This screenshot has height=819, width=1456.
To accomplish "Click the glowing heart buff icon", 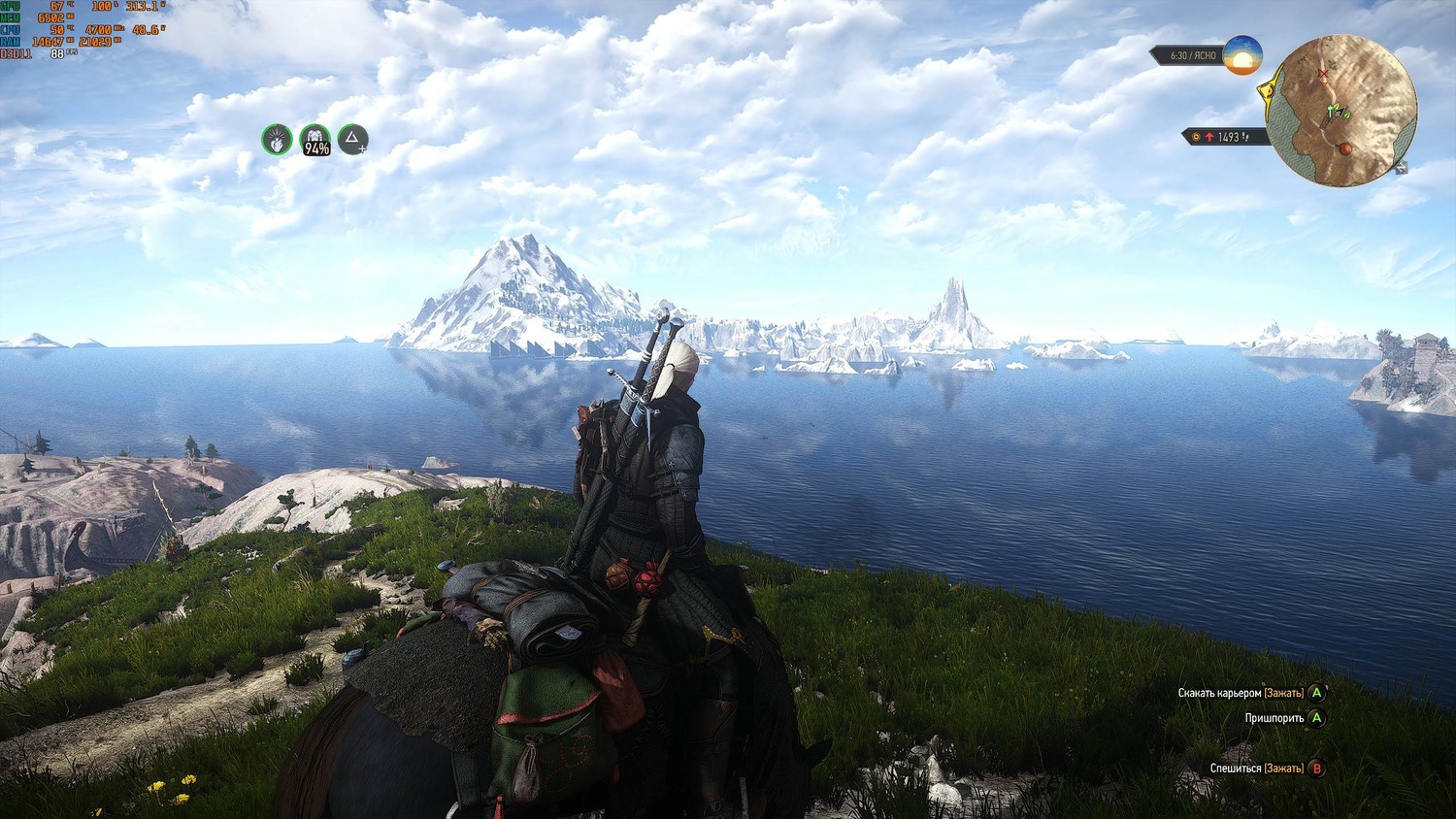I will tap(277, 140).
